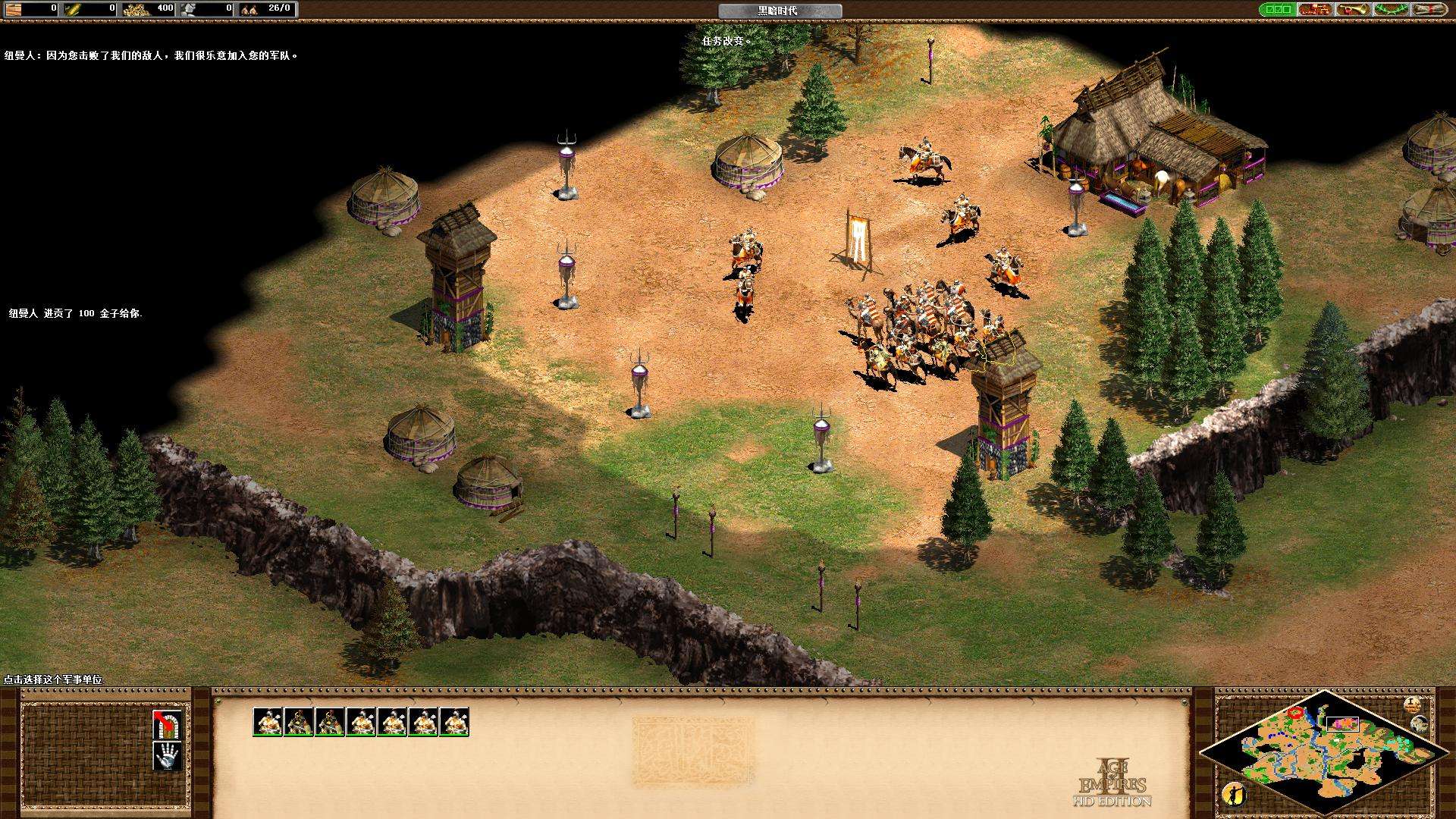
Task: Open the main menu scroll button
Action: coord(1428,10)
